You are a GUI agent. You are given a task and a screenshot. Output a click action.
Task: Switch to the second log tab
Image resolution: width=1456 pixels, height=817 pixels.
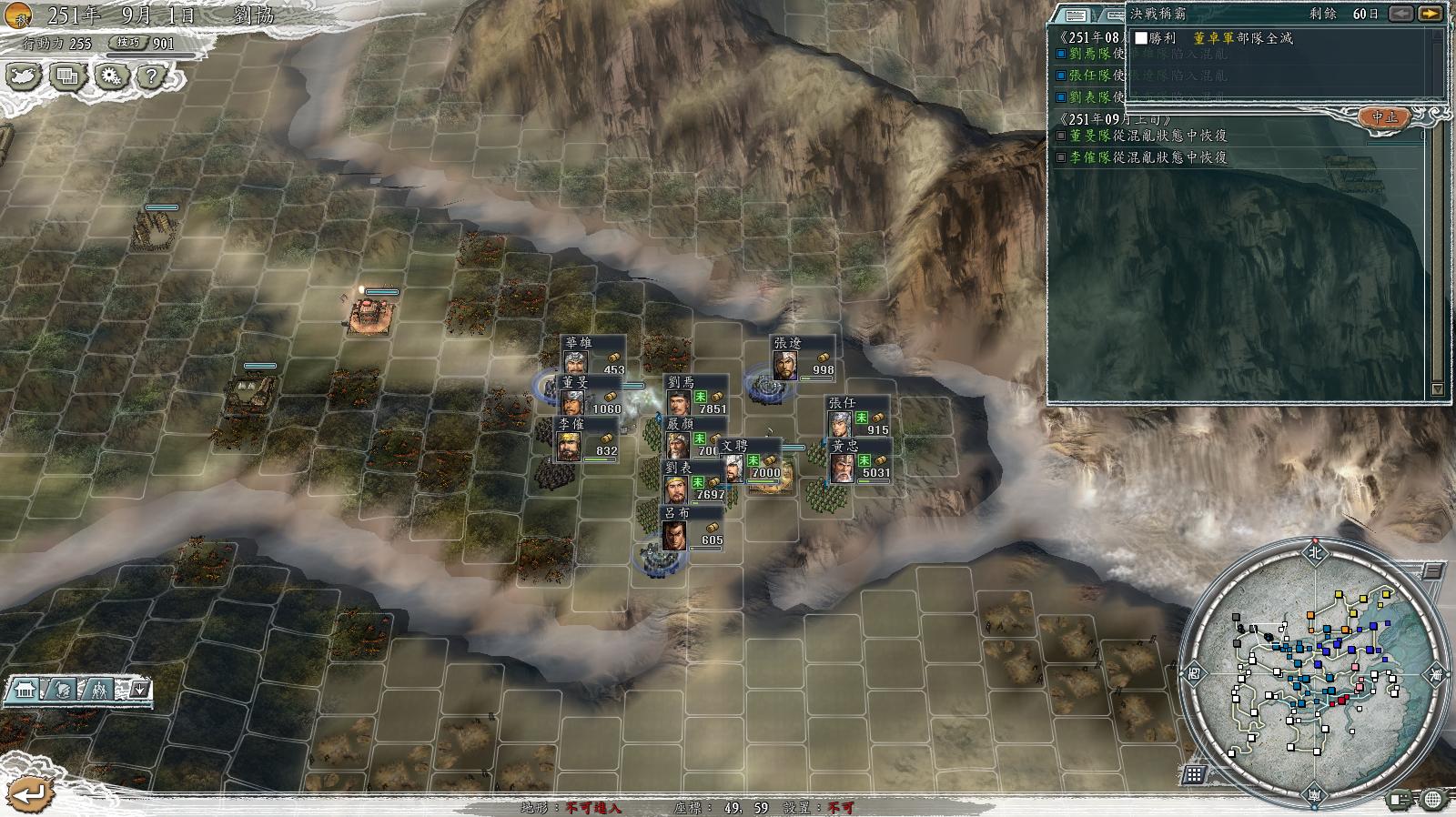click(1112, 15)
